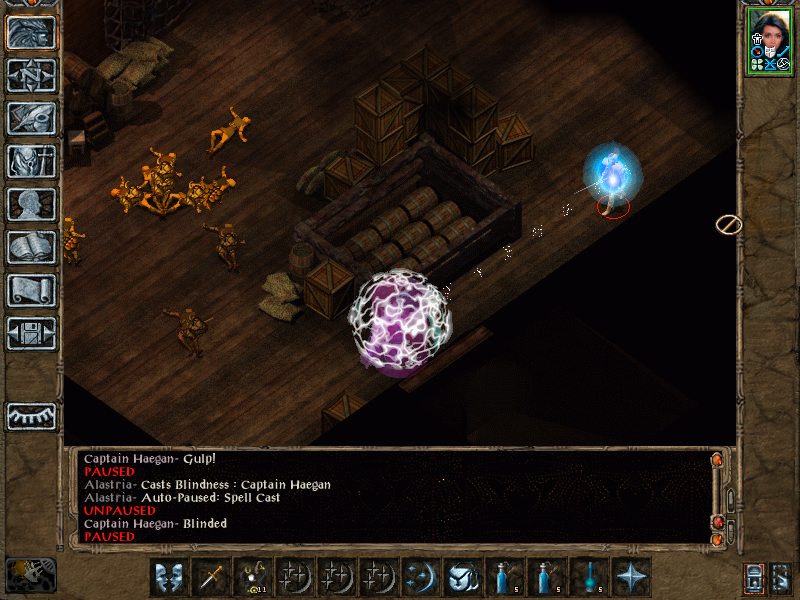Click the message log's top scroll arrow
The height and width of the screenshot is (600, 800).
pos(717,460)
